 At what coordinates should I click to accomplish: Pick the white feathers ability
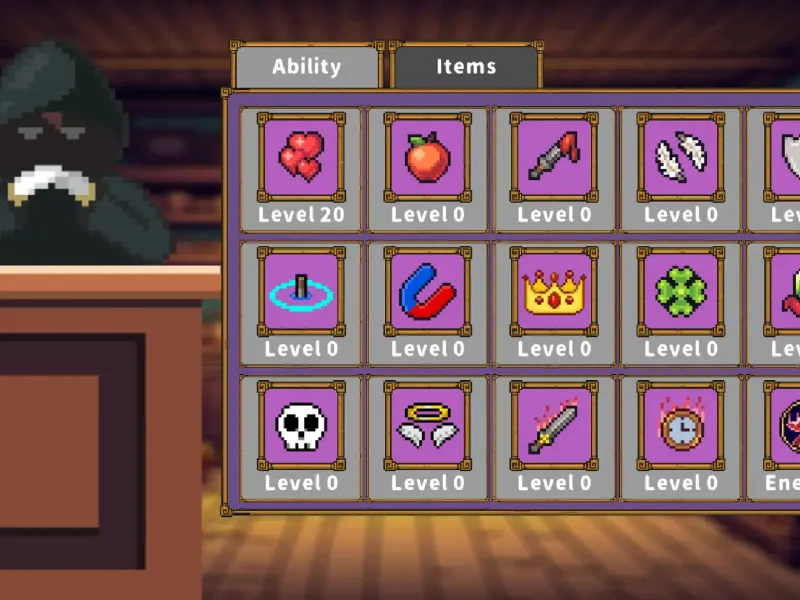[x=680, y=158]
